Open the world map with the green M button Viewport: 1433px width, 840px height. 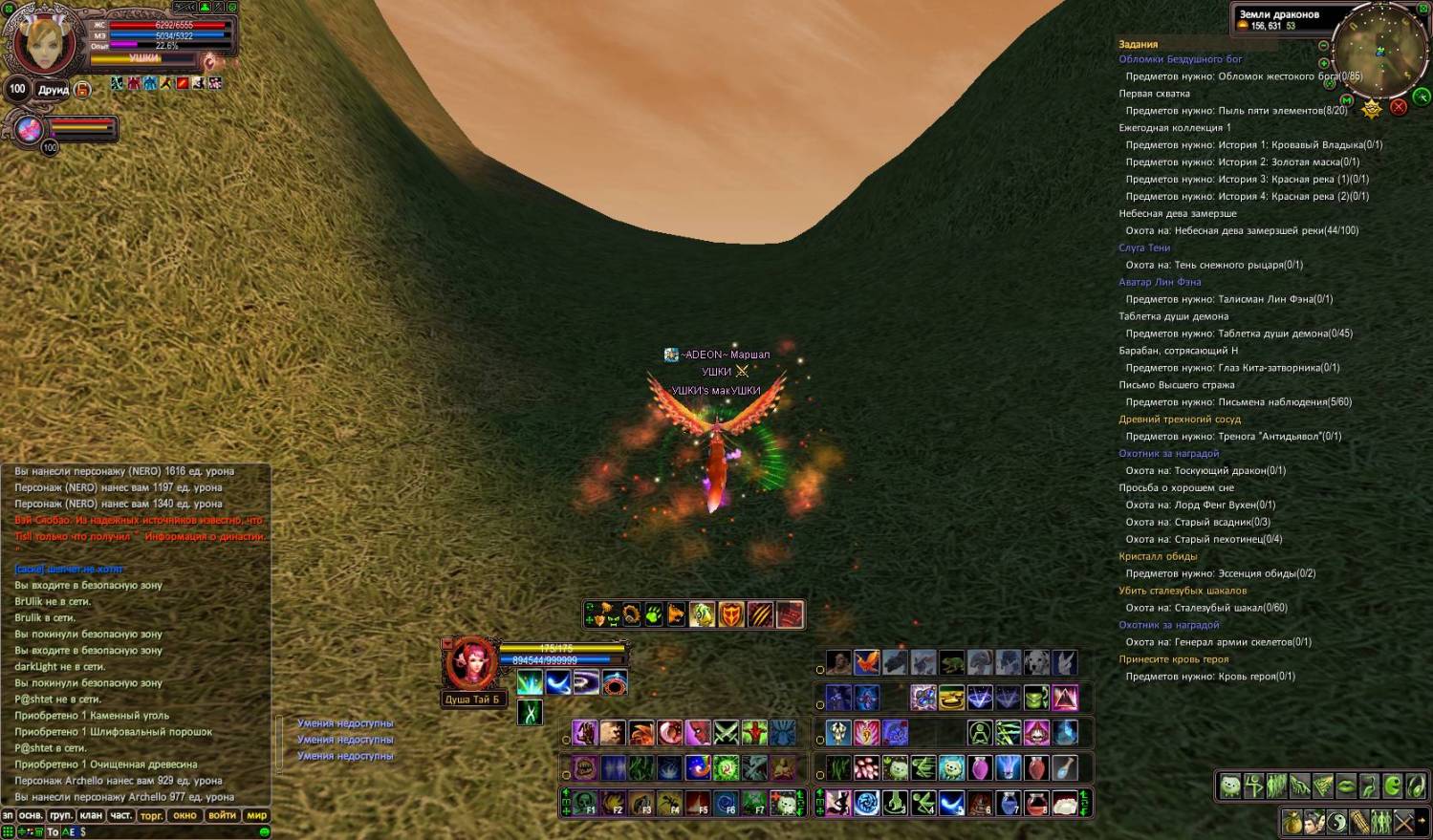coord(1347,99)
